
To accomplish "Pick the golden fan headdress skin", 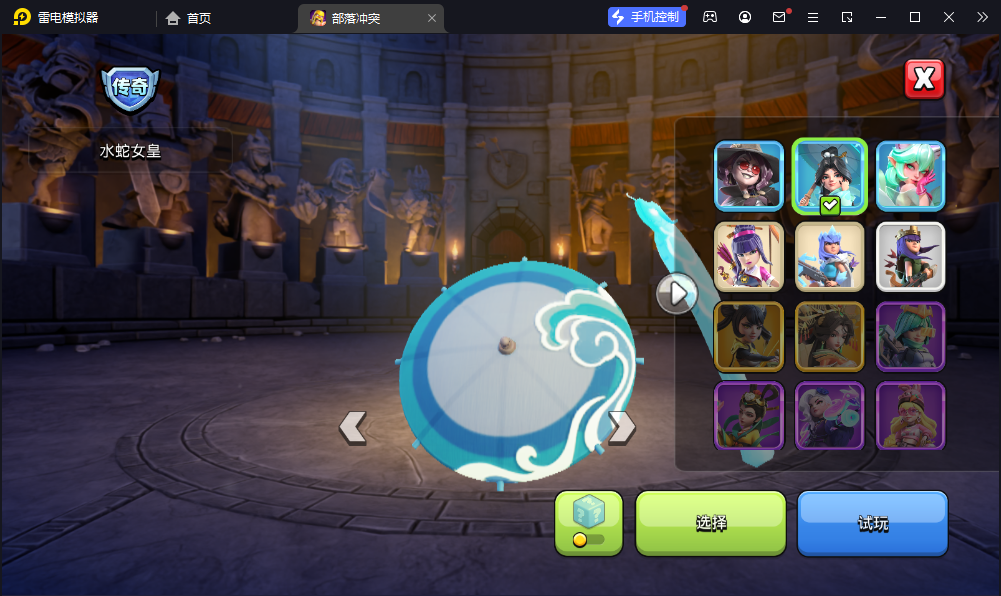I will [x=830, y=336].
